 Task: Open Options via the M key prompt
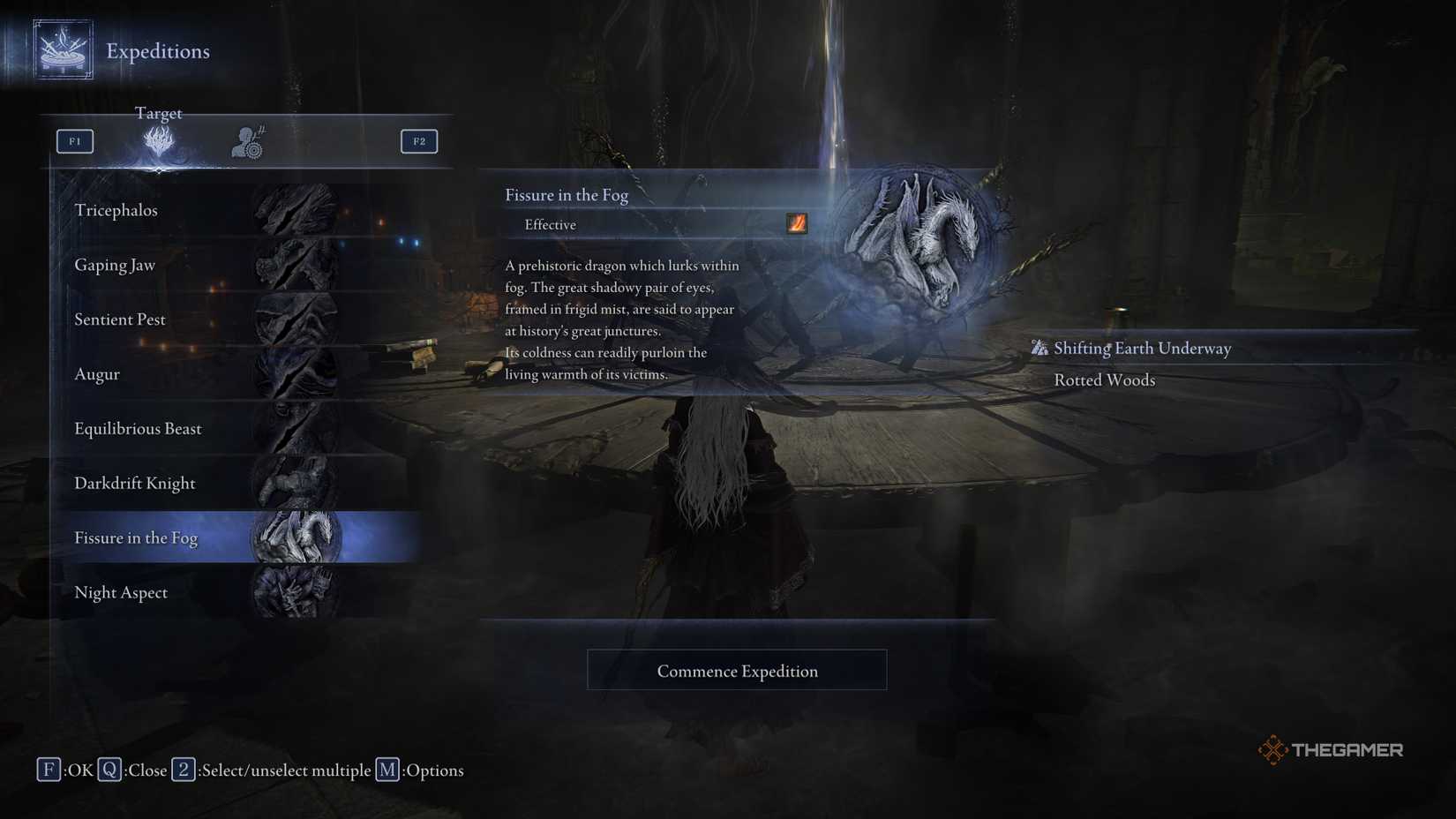coord(387,770)
